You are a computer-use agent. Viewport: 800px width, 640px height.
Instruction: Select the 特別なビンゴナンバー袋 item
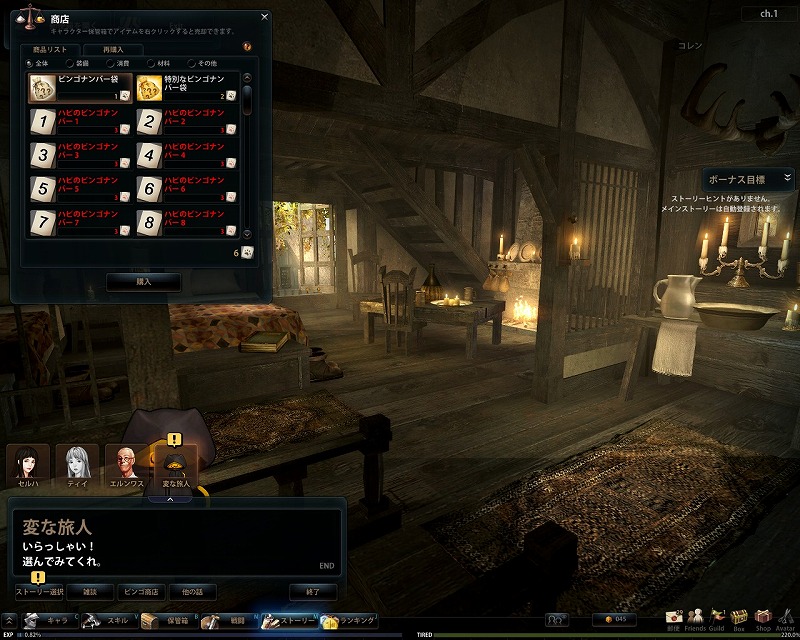click(x=187, y=88)
